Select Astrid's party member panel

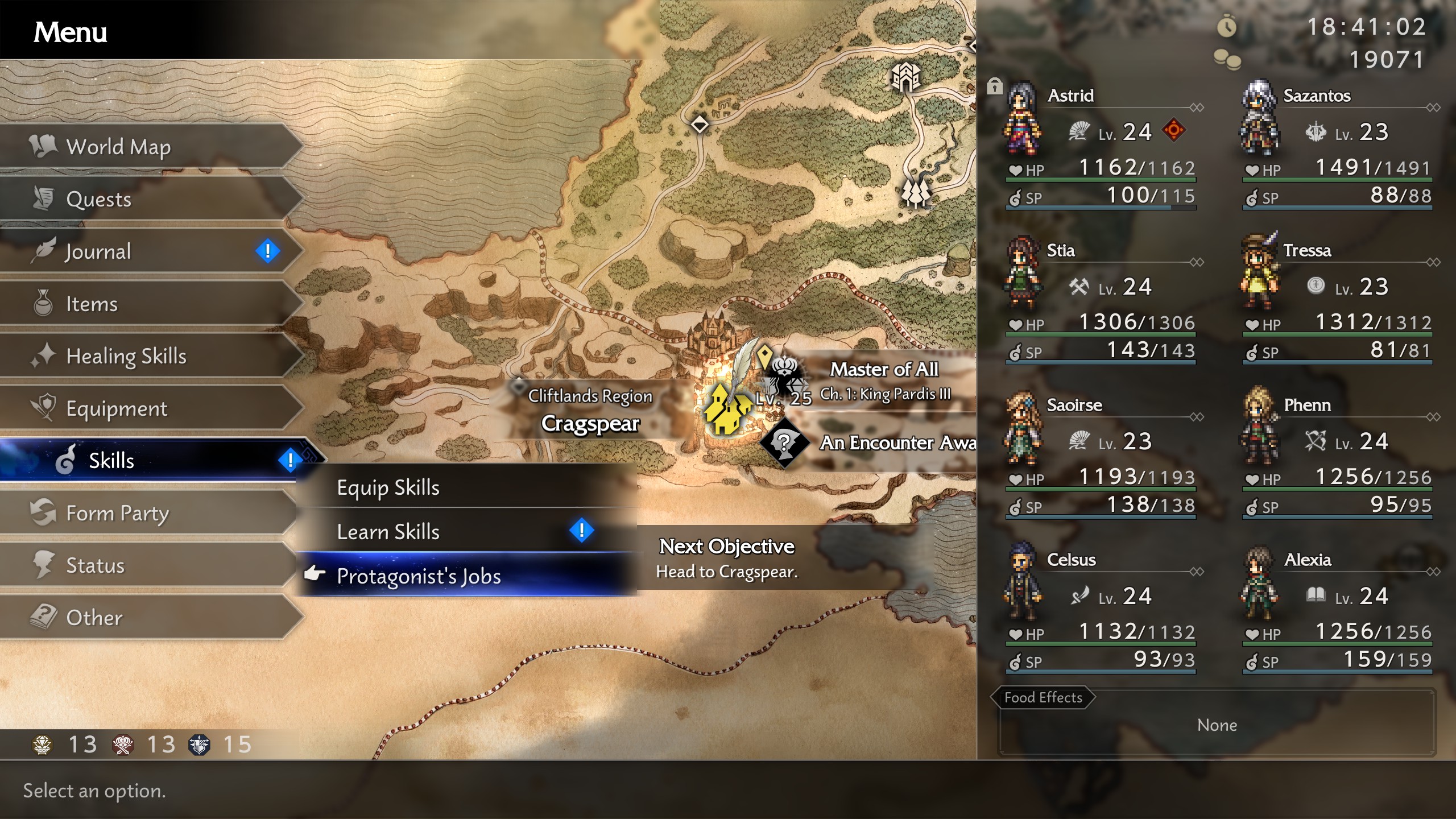(x=1101, y=148)
